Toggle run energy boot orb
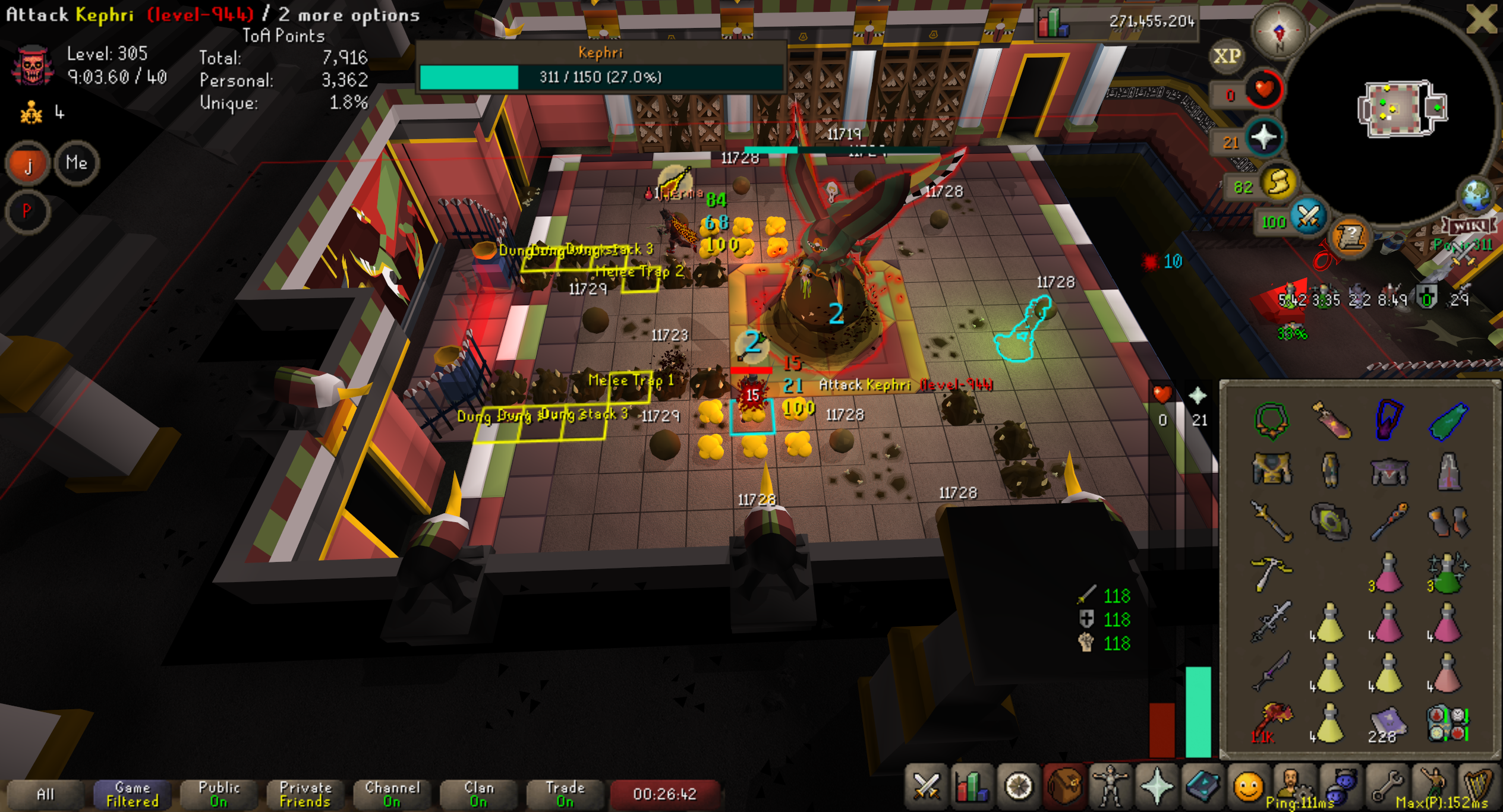This screenshot has width=1503, height=812. [x=1278, y=184]
